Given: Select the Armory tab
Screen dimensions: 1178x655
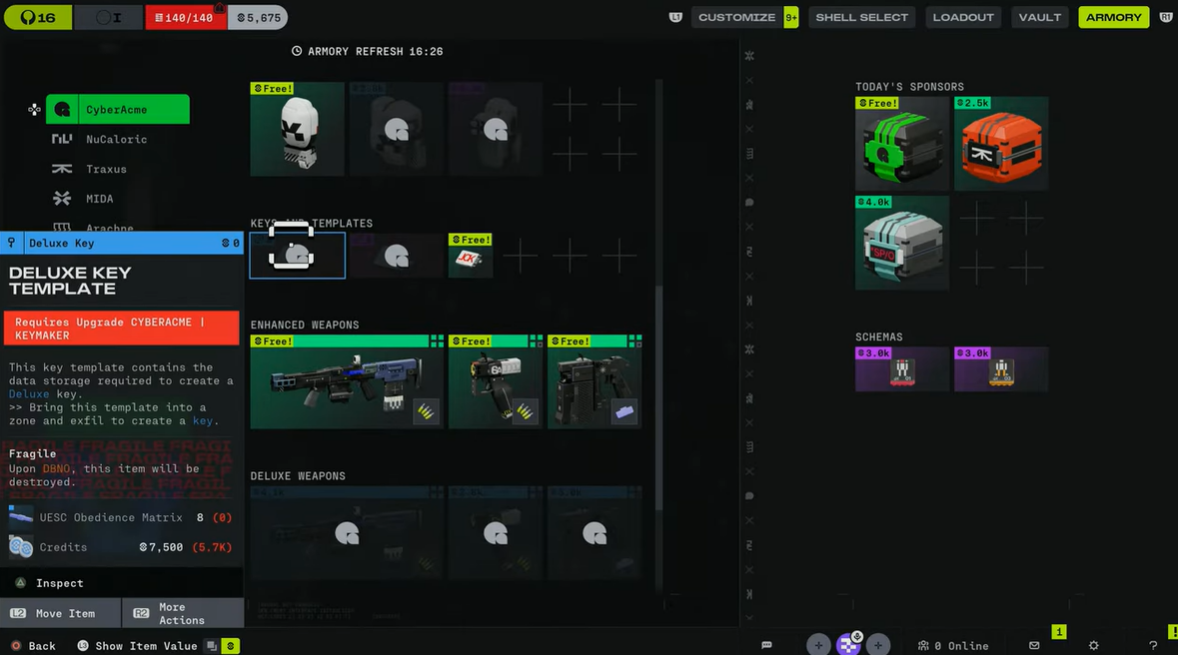Looking at the screenshot, I should pyautogui.click(x=1113, y=17).
